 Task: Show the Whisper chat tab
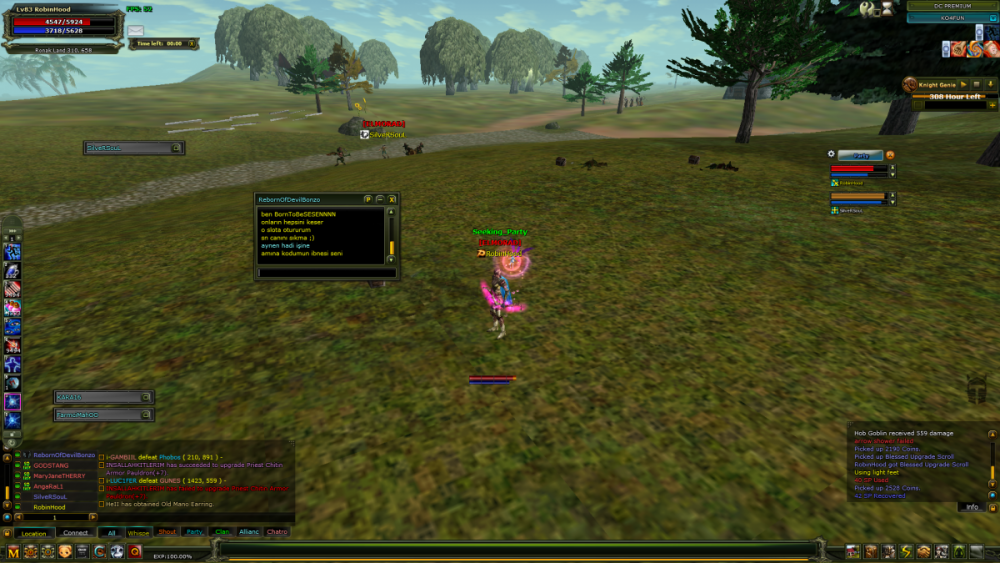[x=139, y=532]
